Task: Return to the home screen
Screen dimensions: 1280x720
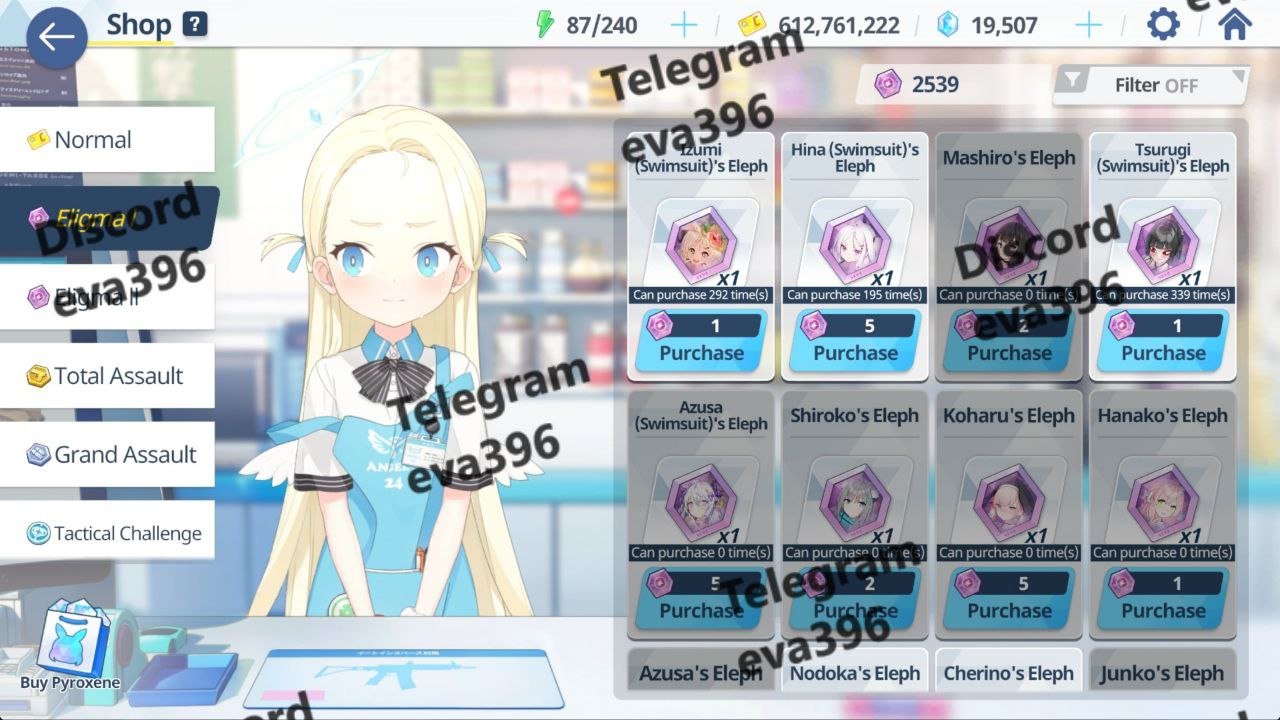Action: pyautogui.click(x=1235, y=25)
